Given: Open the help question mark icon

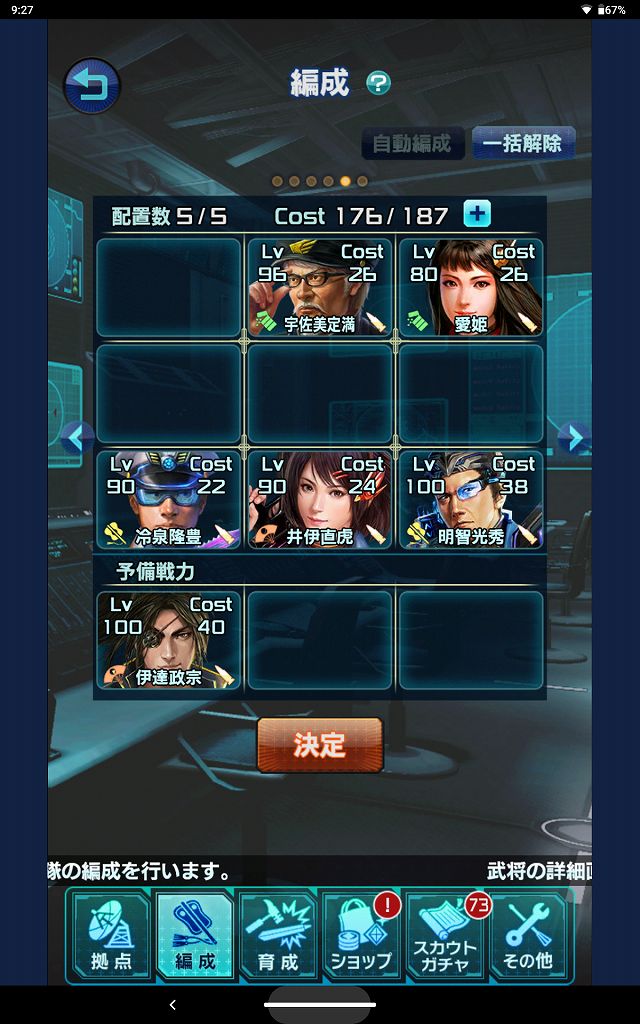Looking at the screenshot, I should point(378,83).
